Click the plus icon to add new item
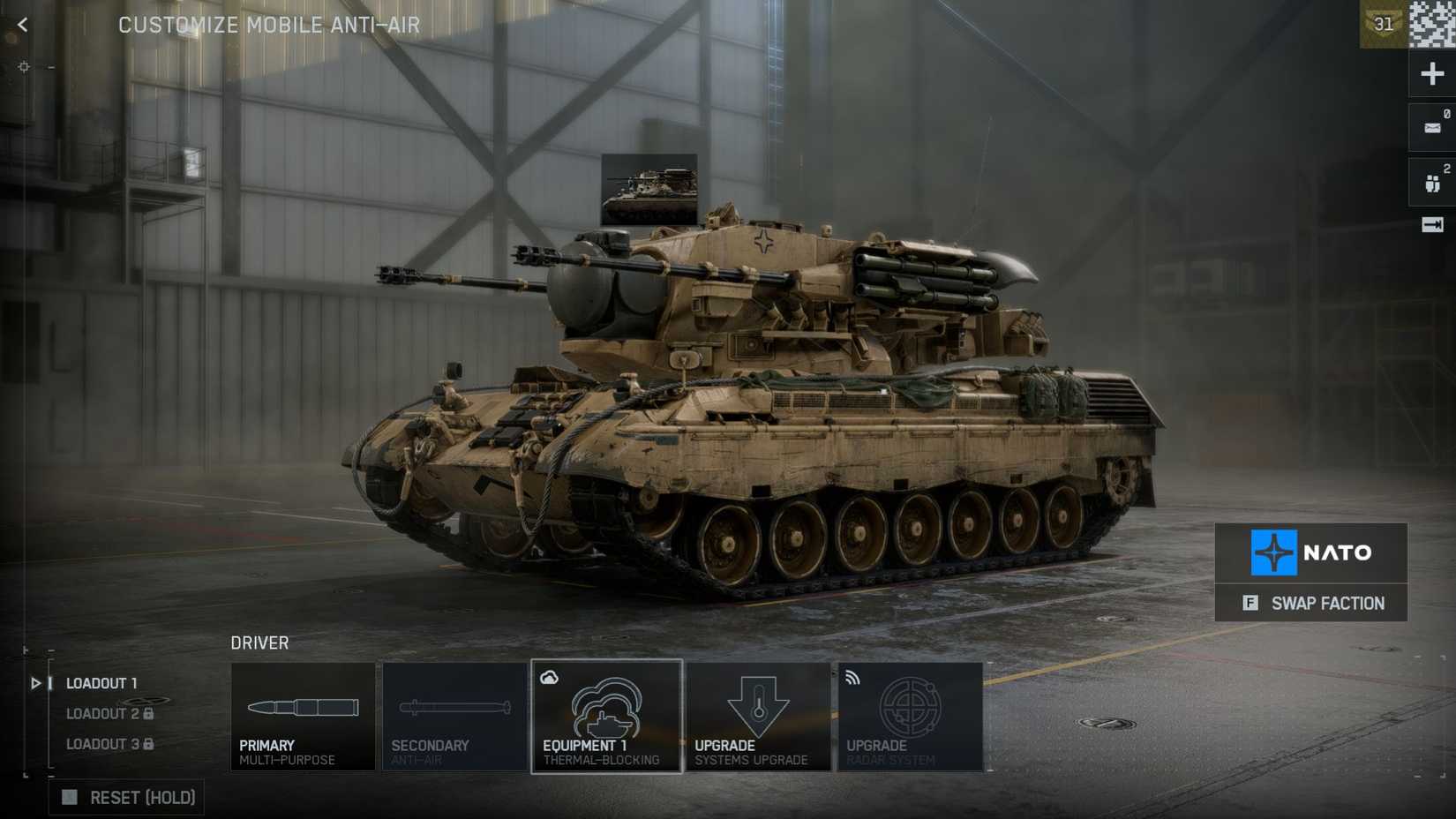 [x=1431, y=73]
